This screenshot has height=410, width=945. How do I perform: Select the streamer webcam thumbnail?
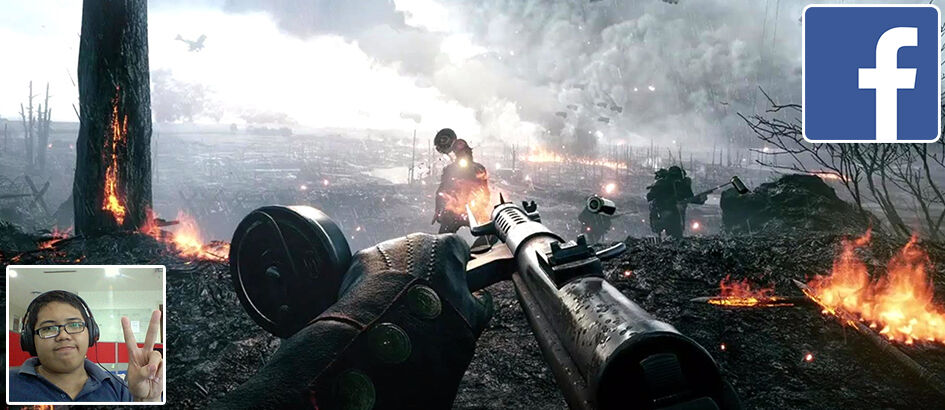tap(86, 334)
